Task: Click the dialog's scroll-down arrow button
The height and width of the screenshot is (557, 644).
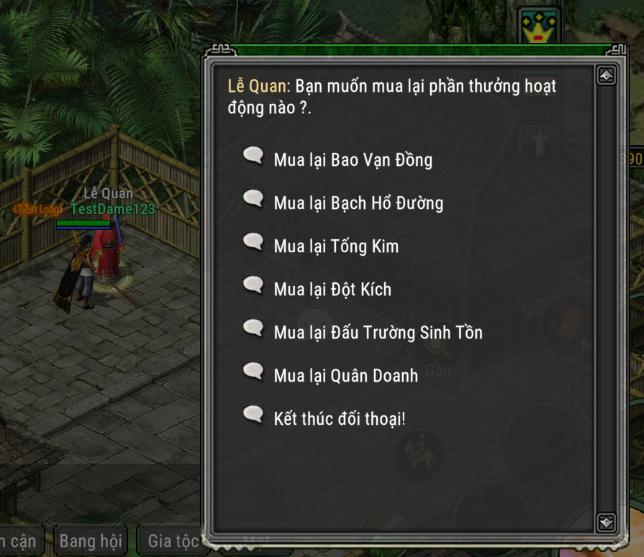Action: point(605,522)
